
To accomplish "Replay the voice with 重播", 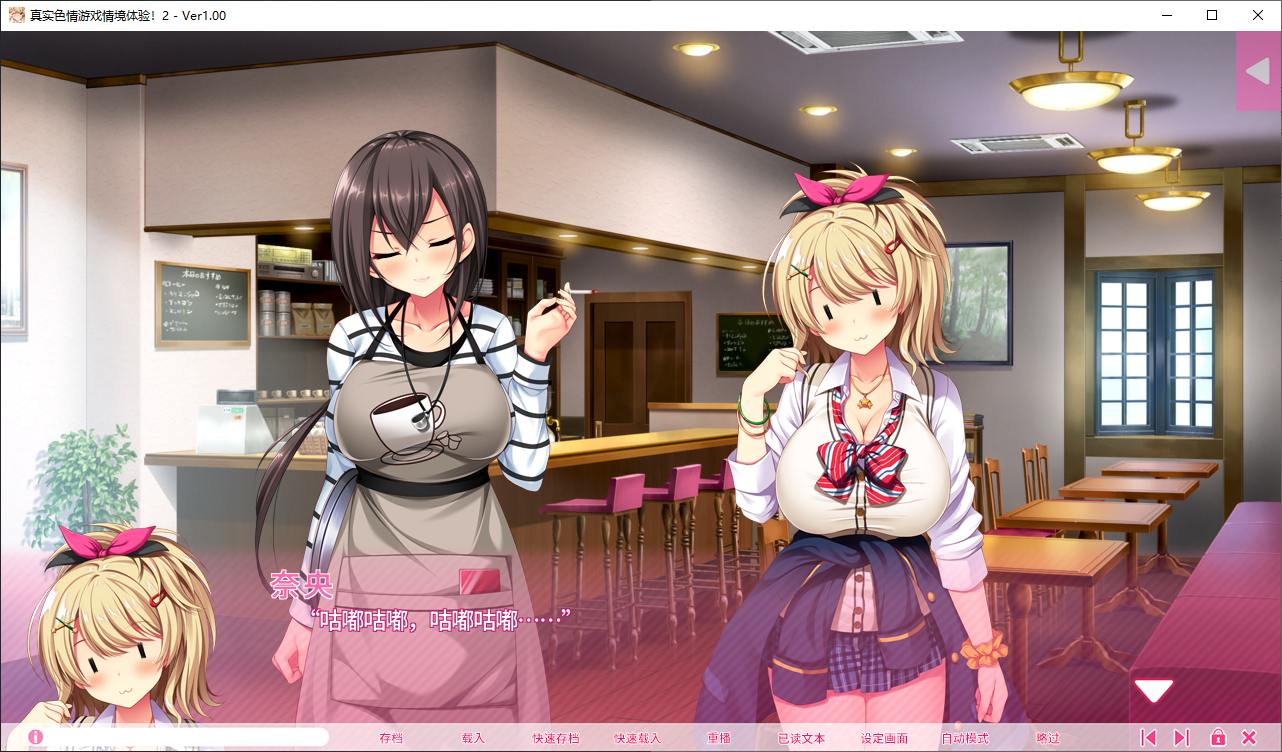I will (x=719, y=738).
